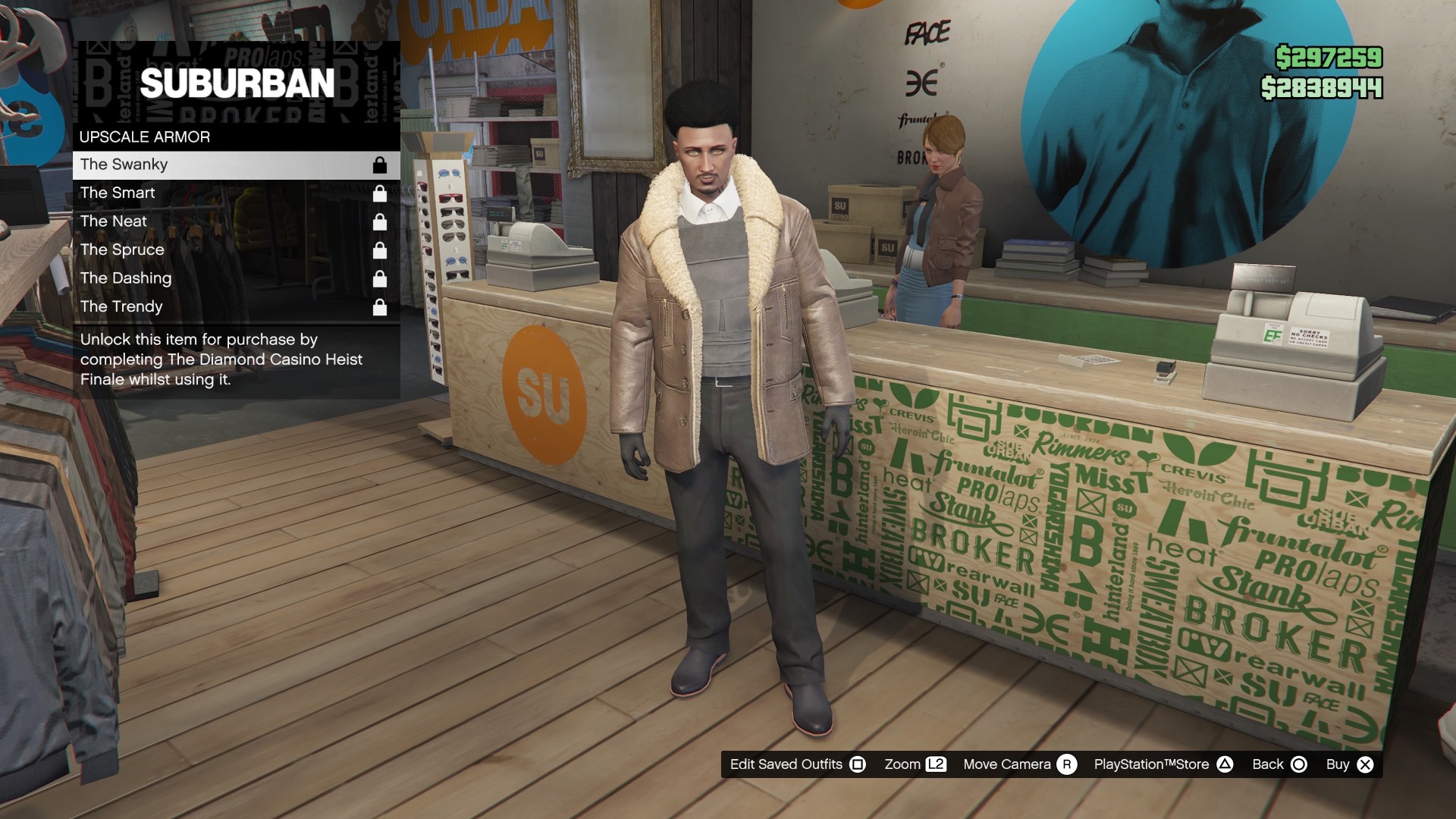
Task: Select The Smart armor outfit
Action: pos(118,193)
